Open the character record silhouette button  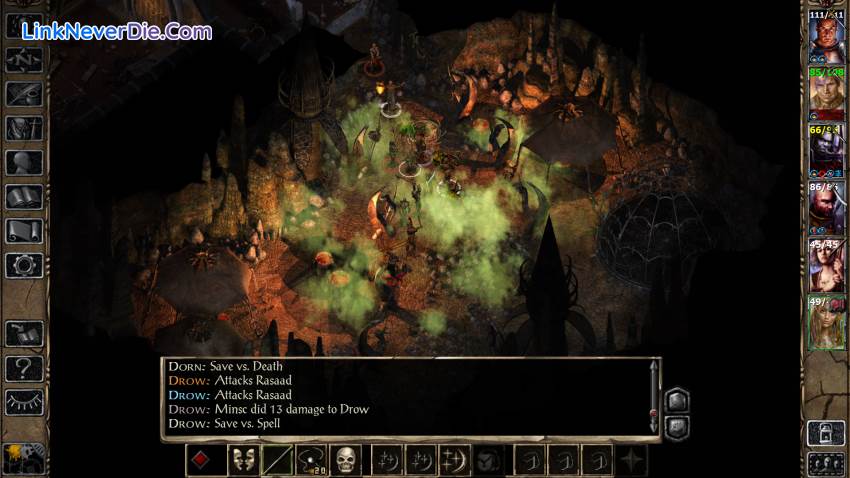pyautogui.click(x=24, y=162)
